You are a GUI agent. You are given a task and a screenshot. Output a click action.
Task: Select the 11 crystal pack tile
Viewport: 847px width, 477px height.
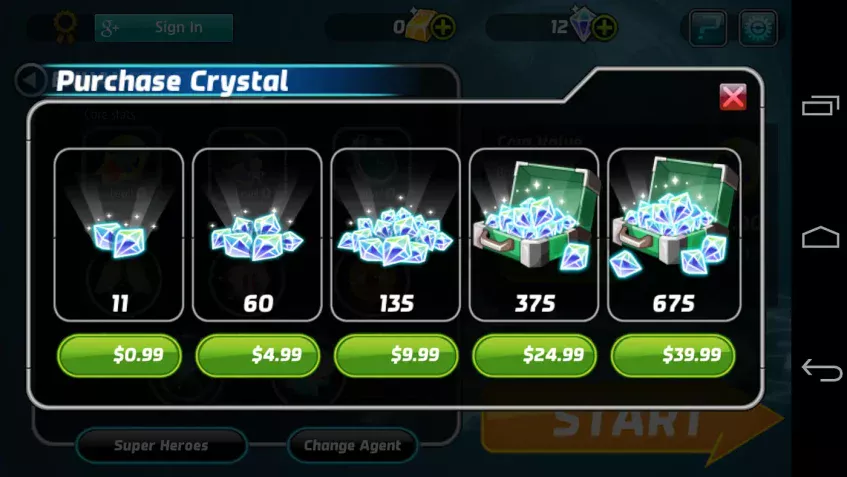(119, 235)
